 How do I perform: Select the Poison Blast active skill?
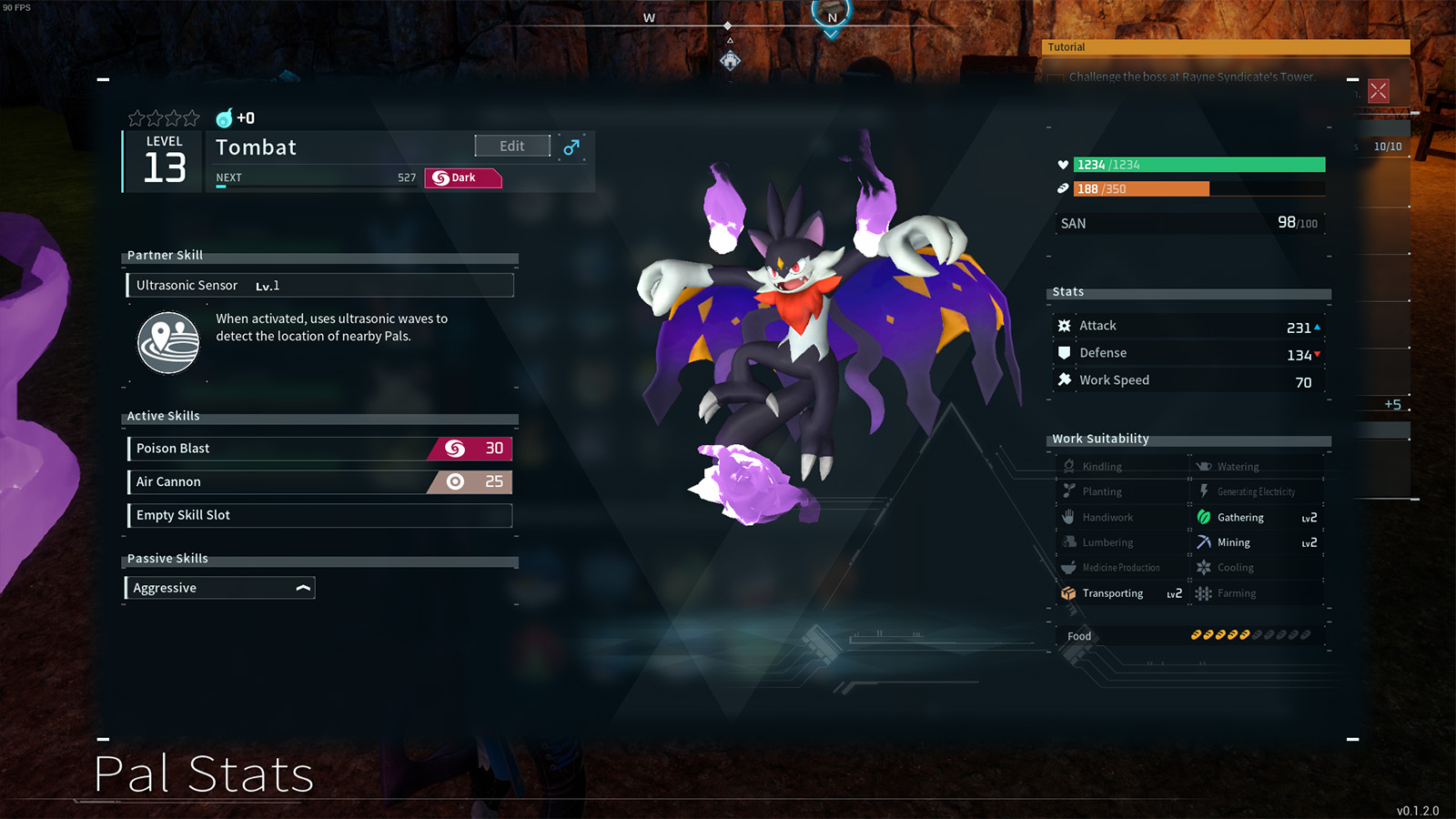(319, 449)
